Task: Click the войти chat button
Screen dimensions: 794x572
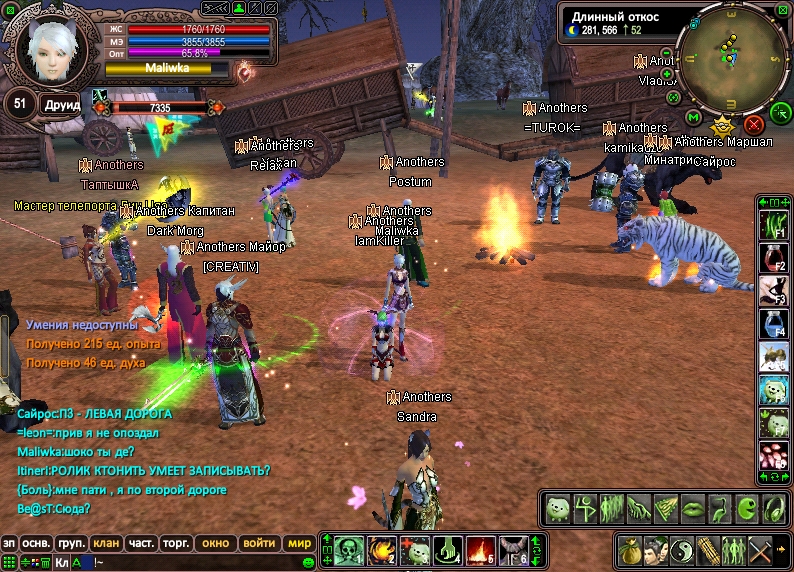Action: pyautogui.click(x=259, y=543)
